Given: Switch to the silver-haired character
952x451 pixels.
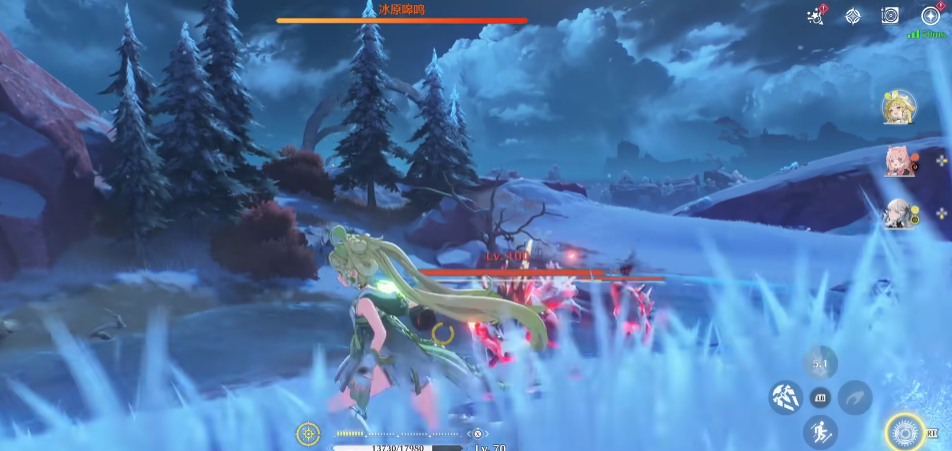Looking at the screenshot, I should pos(899,213).
